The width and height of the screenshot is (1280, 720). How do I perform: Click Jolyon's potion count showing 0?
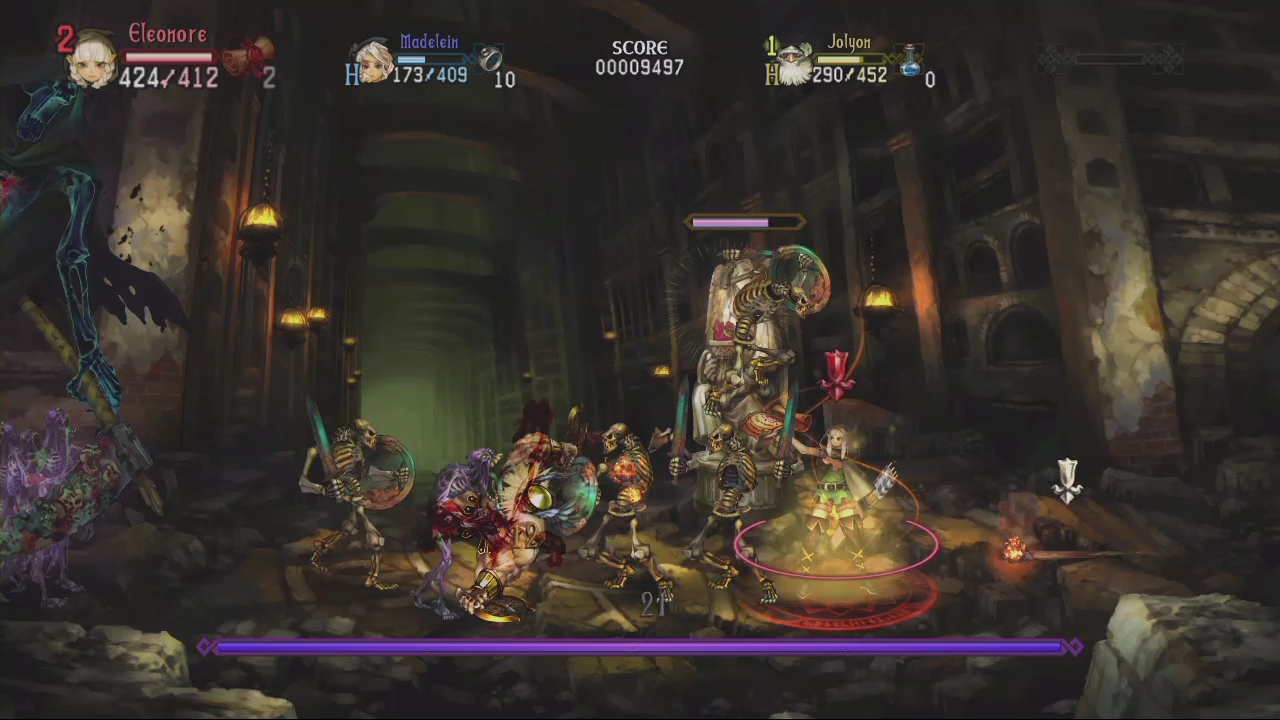(929, 80)
